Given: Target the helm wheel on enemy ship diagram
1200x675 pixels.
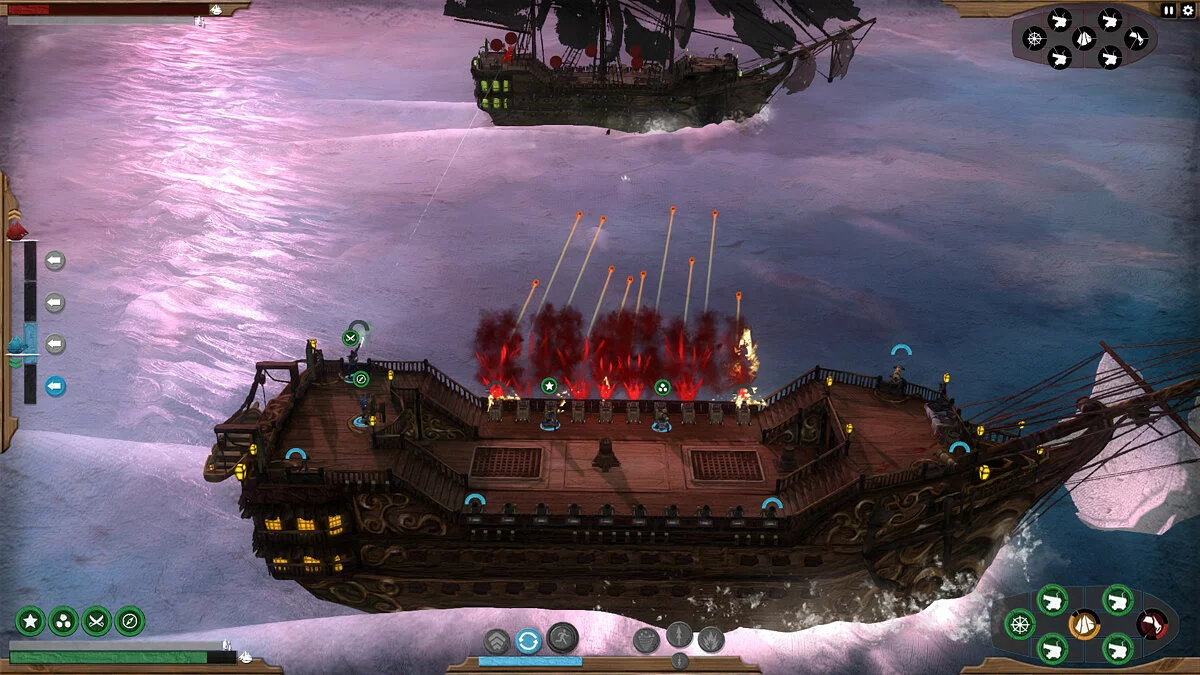Looking at the screenshot, I should (1035, 38).
